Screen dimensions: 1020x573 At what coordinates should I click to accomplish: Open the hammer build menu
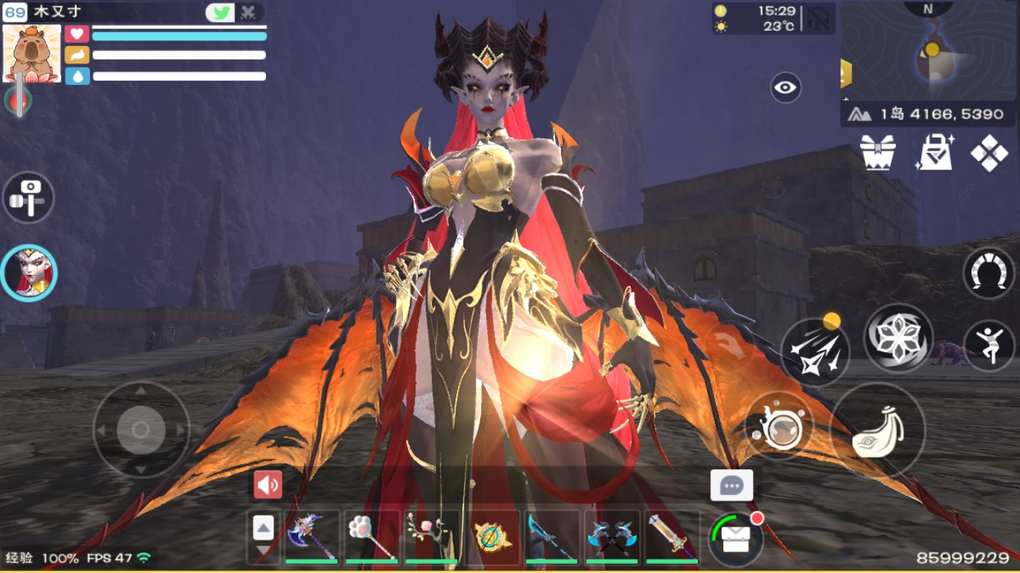pyautogui.click(x=28, y=195)
